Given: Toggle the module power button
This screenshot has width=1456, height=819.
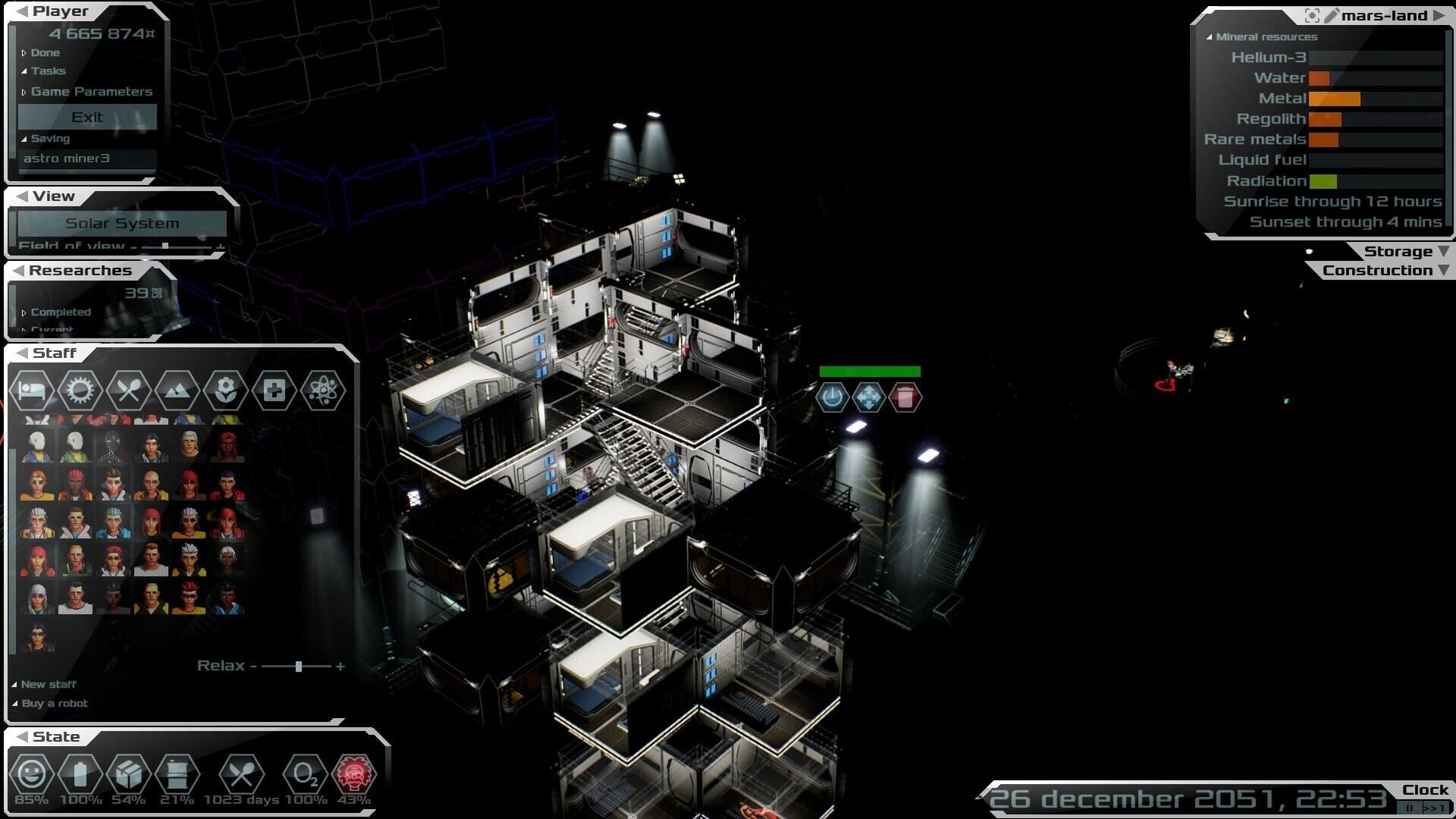Looking at the screenshot, I should (832, 397).
